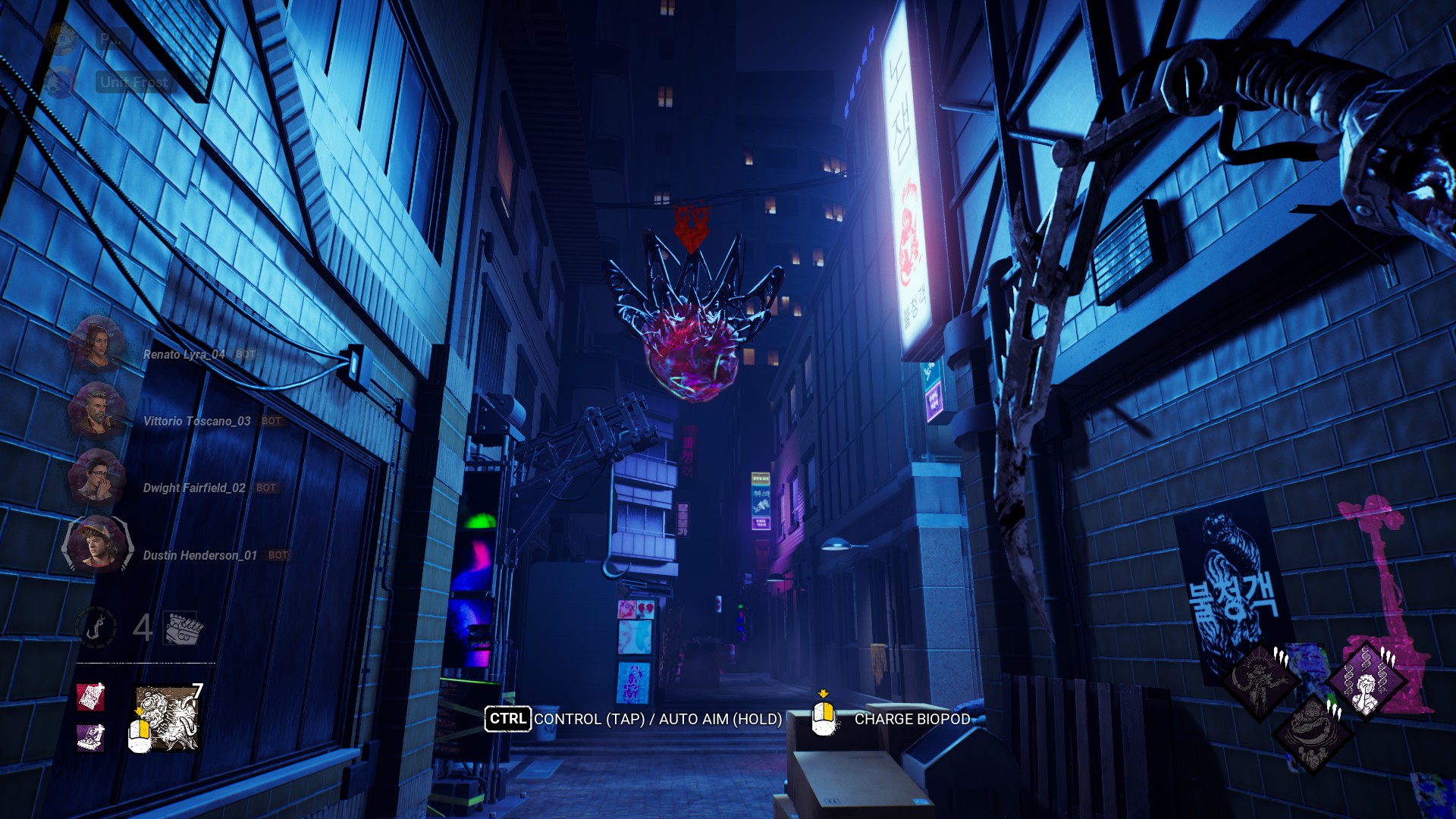
Task: Click the hook counter icon
Action: click(96, 628)
